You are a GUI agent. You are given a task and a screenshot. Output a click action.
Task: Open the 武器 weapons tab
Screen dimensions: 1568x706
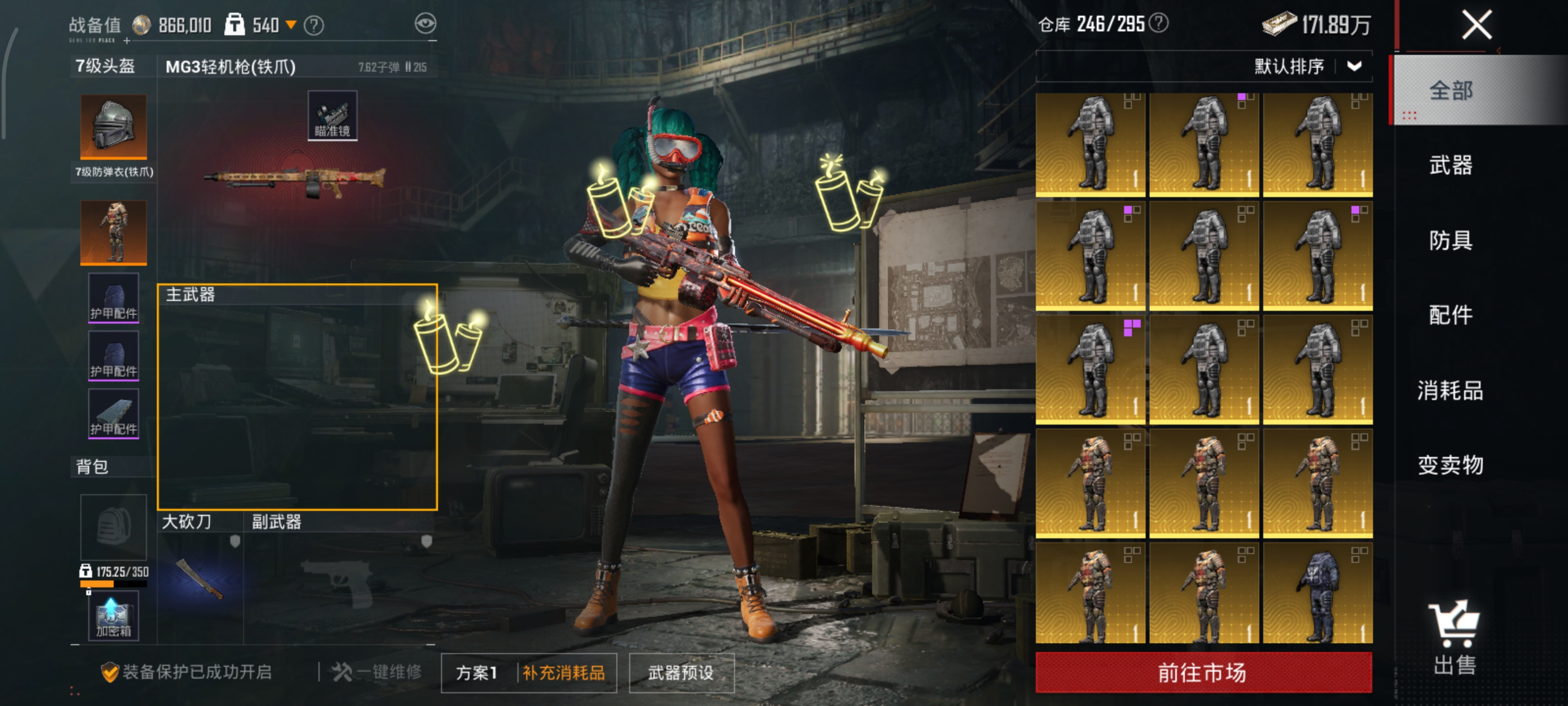(1450, 165)
